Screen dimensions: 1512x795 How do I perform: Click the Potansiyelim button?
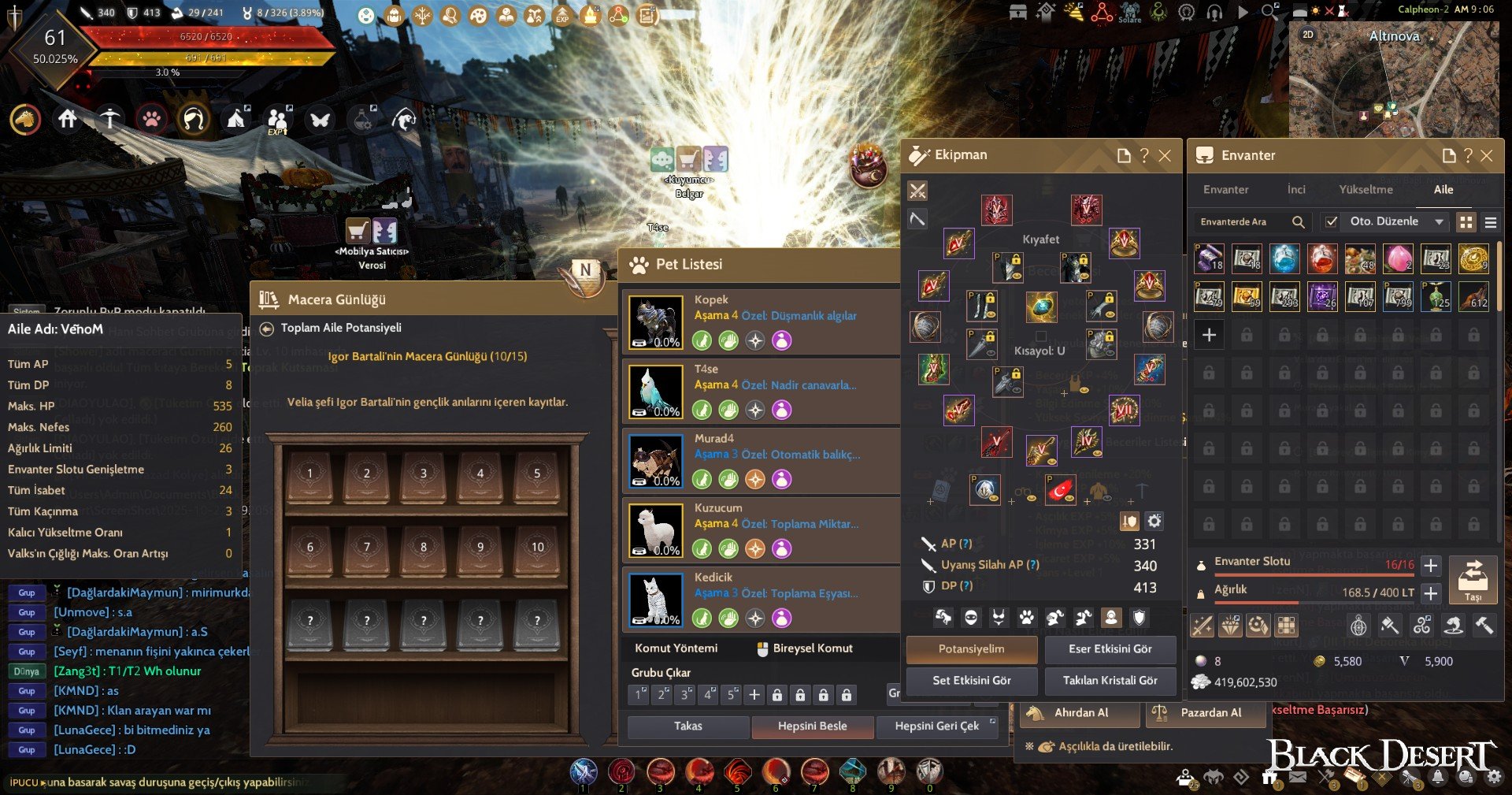coord(971,648)
